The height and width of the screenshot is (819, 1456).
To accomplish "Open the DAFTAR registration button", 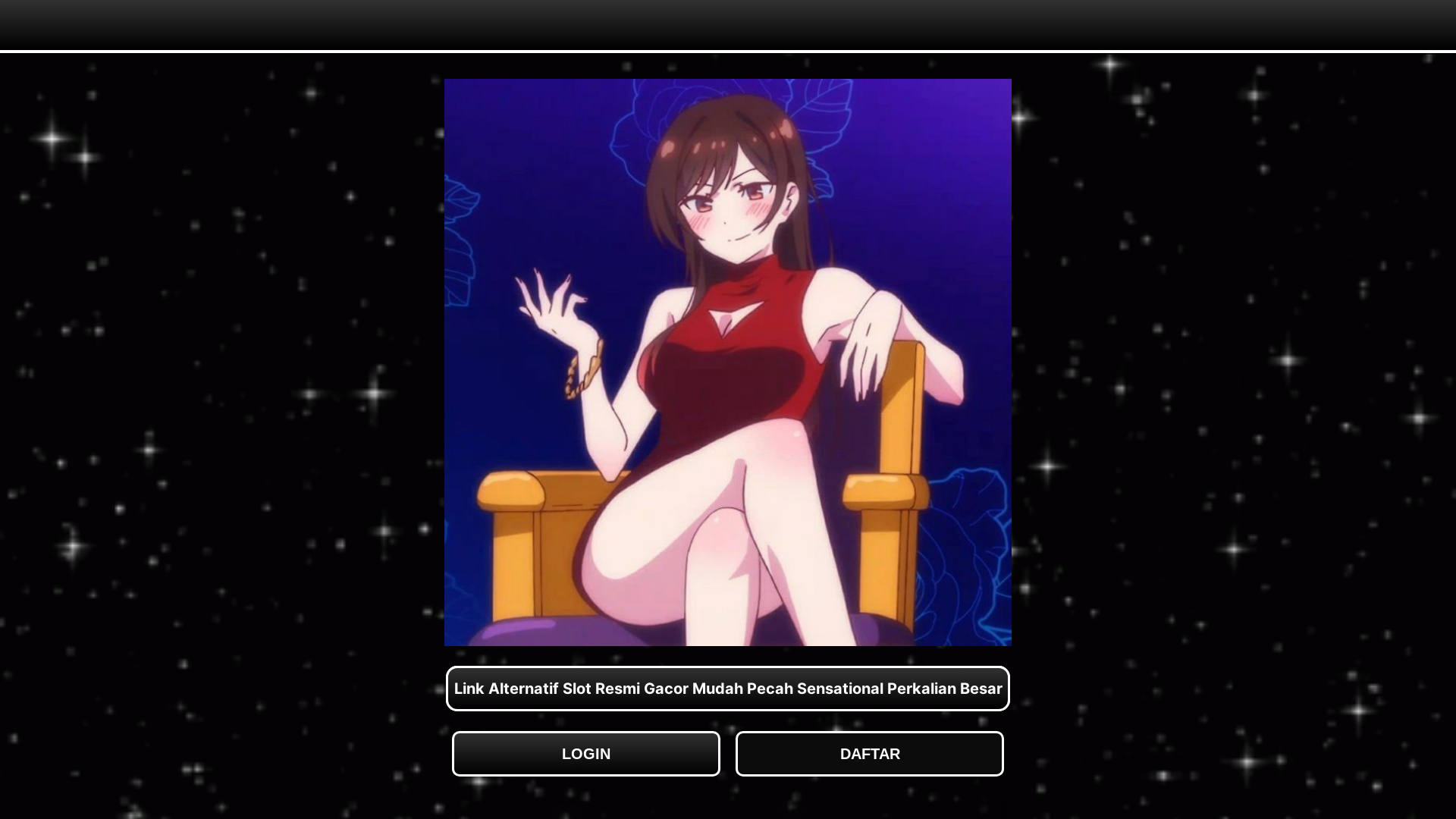I will click(869, 754).
